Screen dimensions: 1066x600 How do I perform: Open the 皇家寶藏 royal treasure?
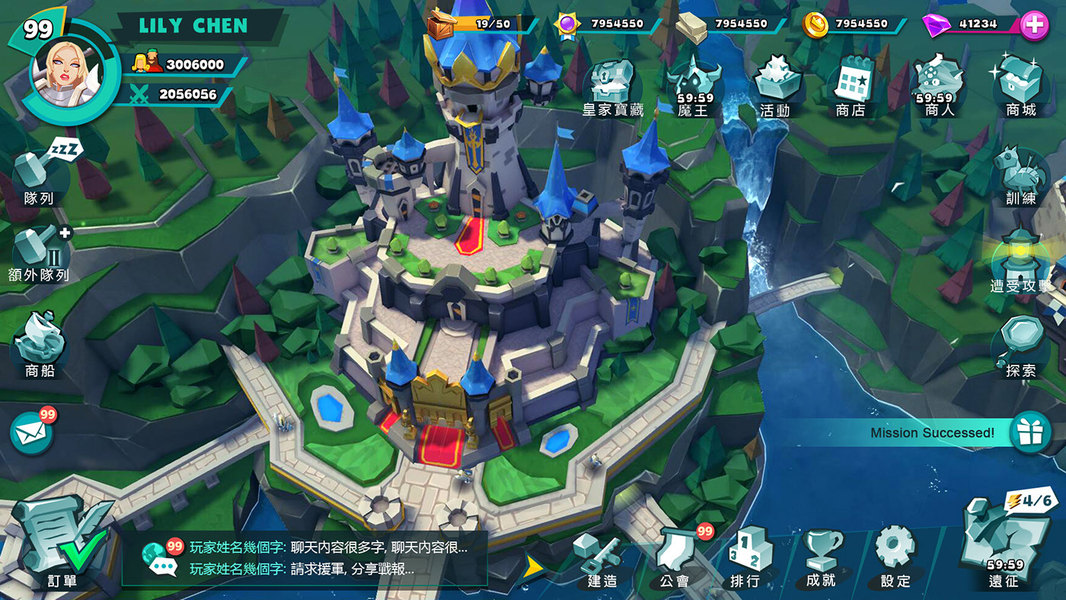613,85
